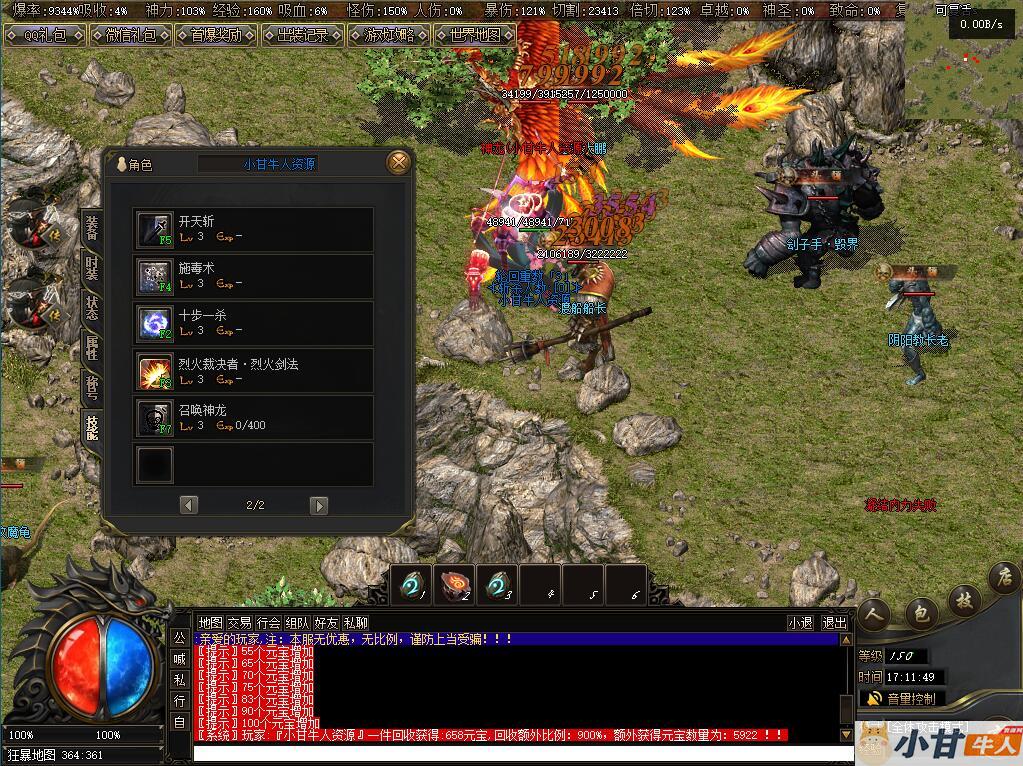1023x766 pixels.
Task: Close the 角色 character panel
Action: pyautogui.click(x=398, y=163)
